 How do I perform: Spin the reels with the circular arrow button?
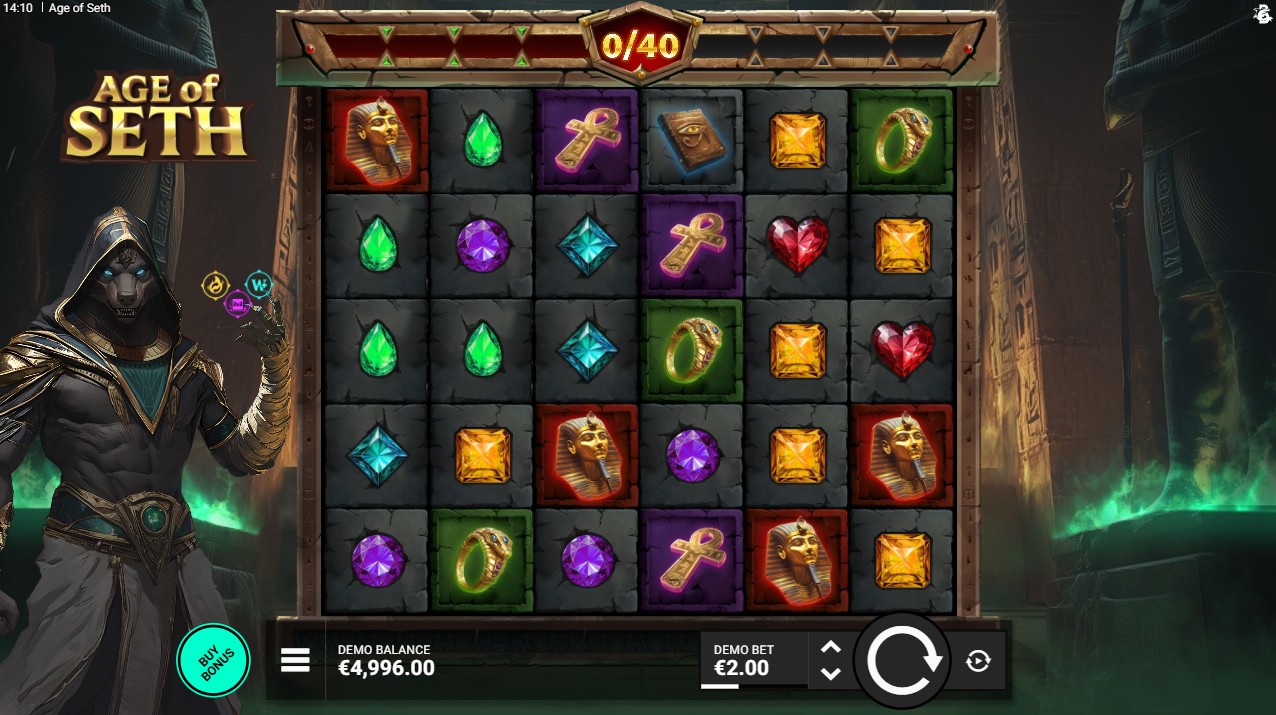[x=904, y=661]
